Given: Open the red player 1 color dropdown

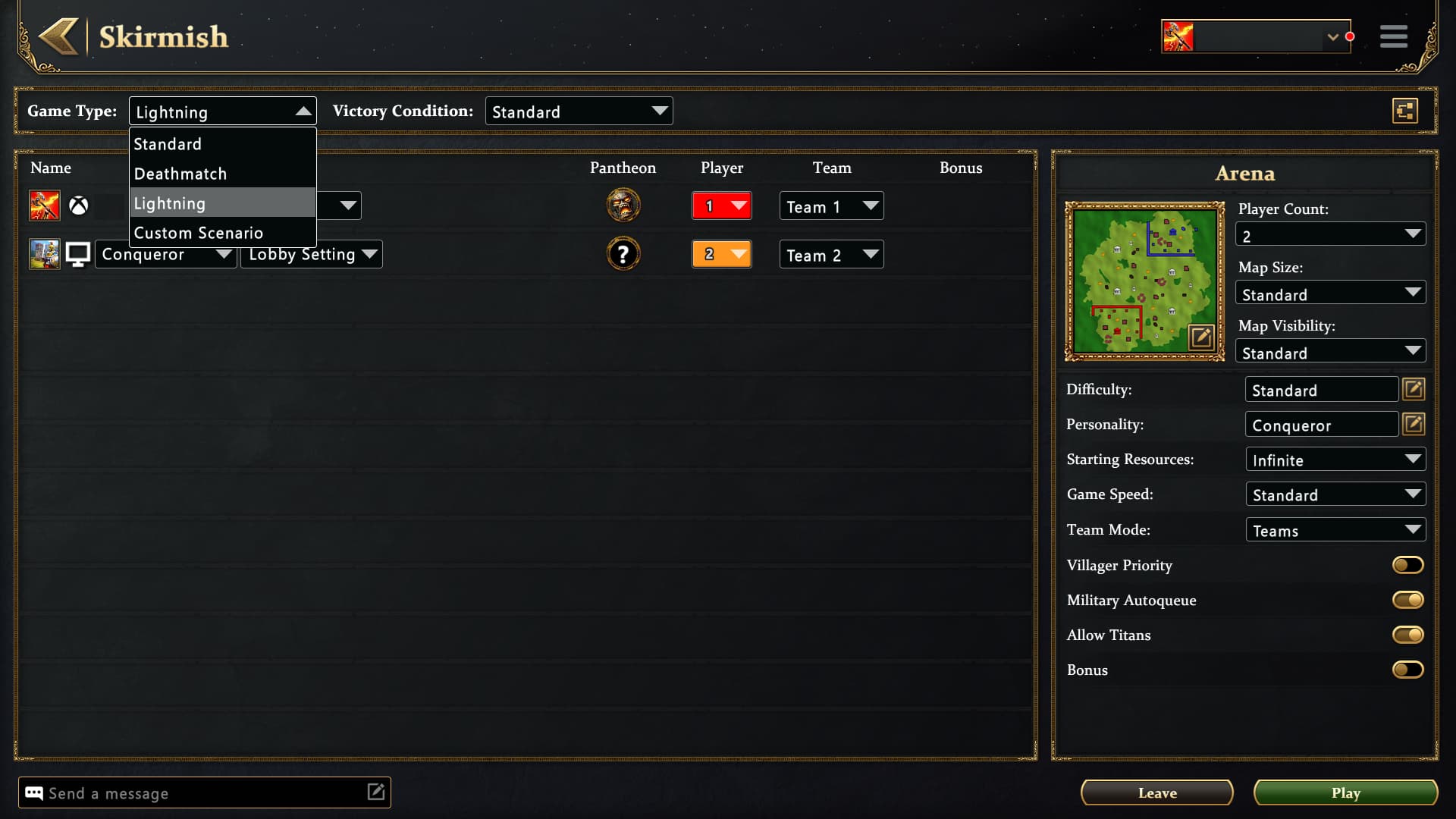Looking at the screenshot, I should click(x=721, y=206).
